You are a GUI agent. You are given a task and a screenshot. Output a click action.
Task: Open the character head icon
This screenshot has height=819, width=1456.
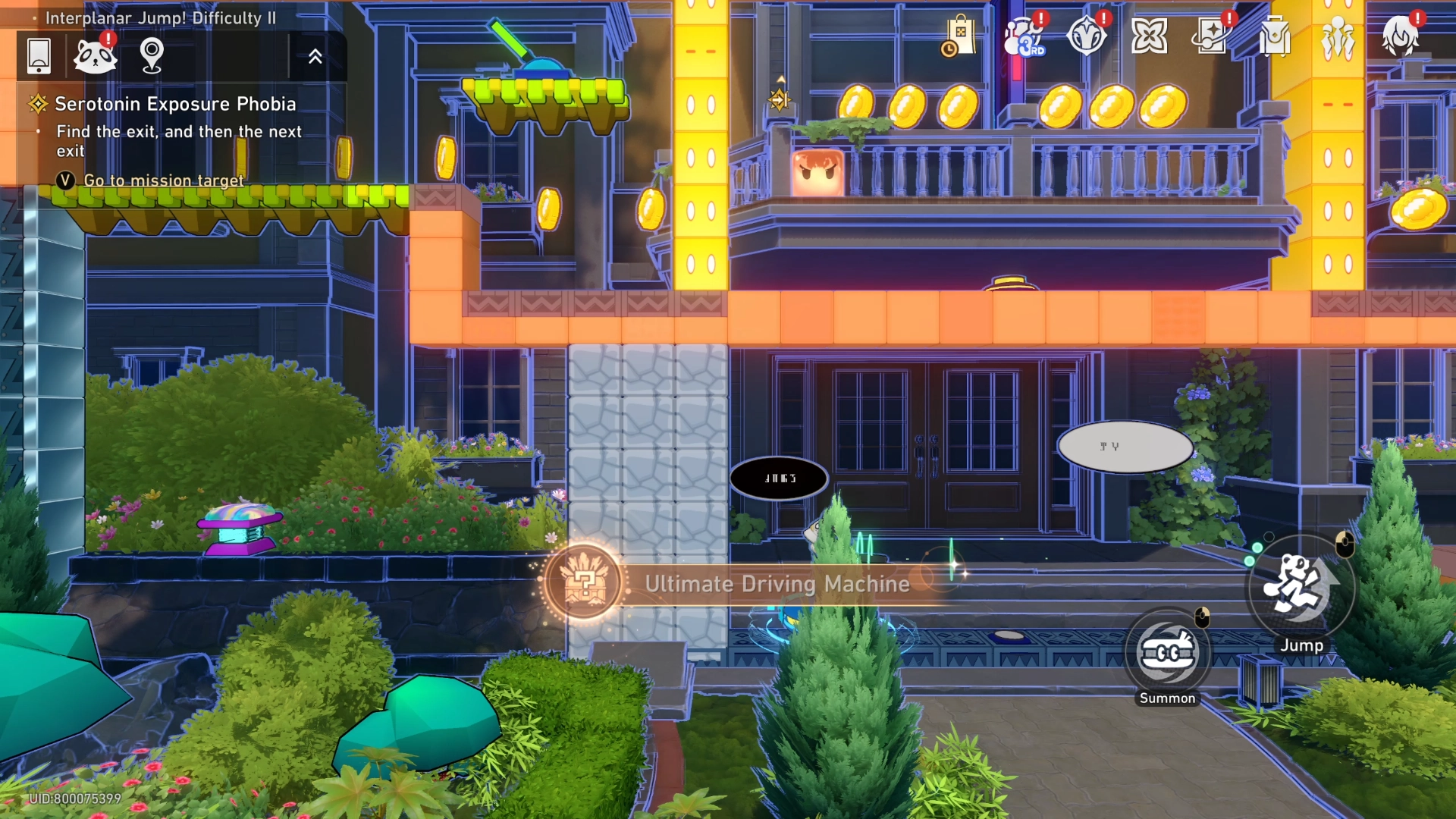pos(1400,36)
